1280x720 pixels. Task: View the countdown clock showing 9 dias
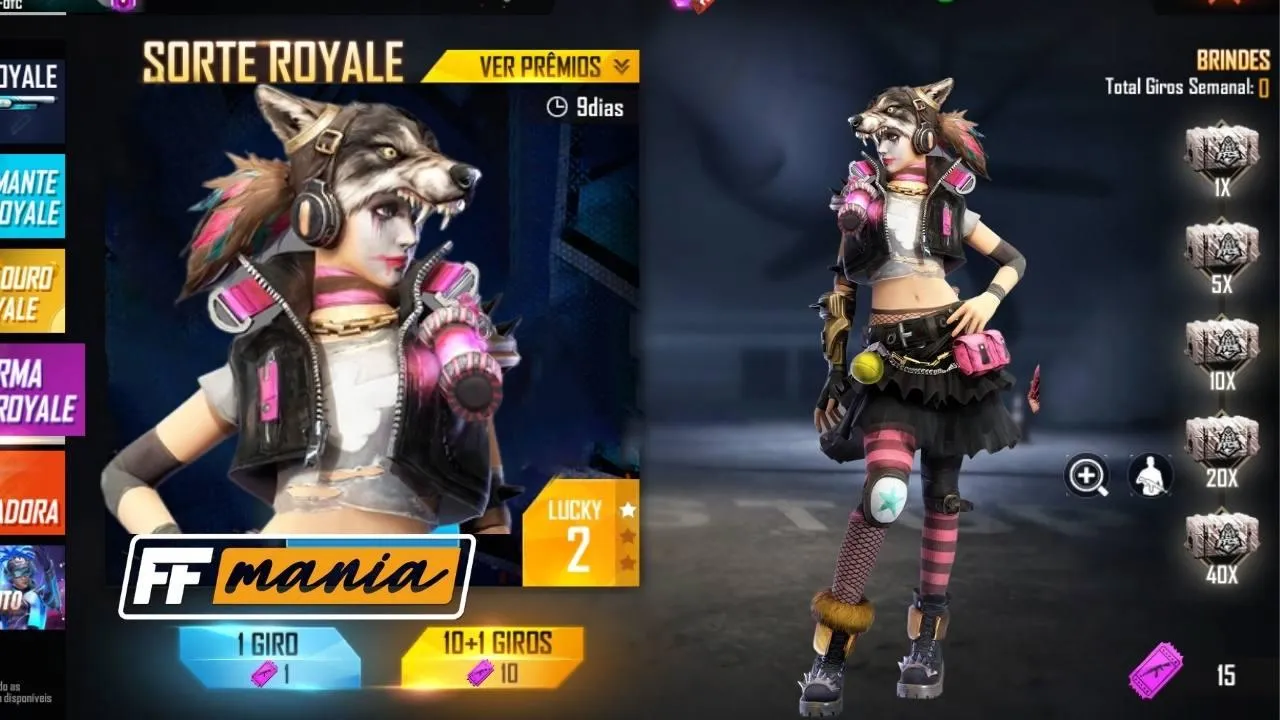pyautogui.click(x=583, y=109)
